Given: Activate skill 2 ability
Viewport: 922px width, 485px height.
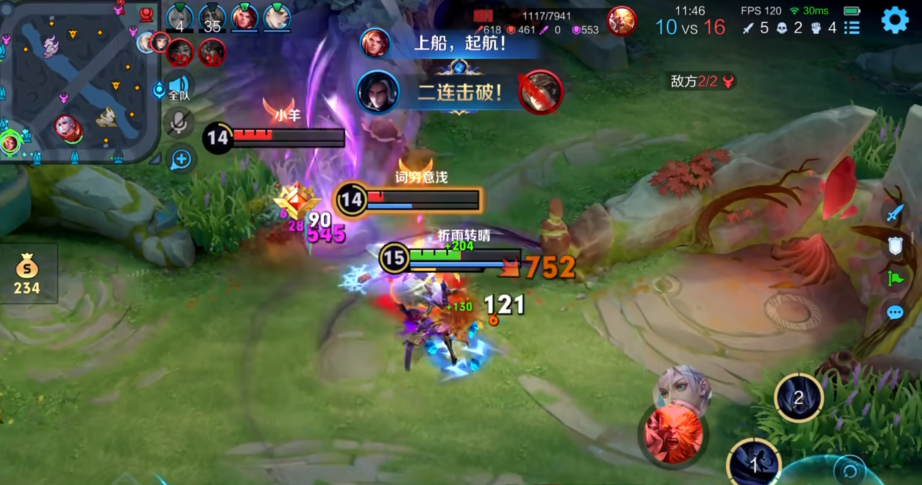Looking at the screenshot, I should pos(798,398).
